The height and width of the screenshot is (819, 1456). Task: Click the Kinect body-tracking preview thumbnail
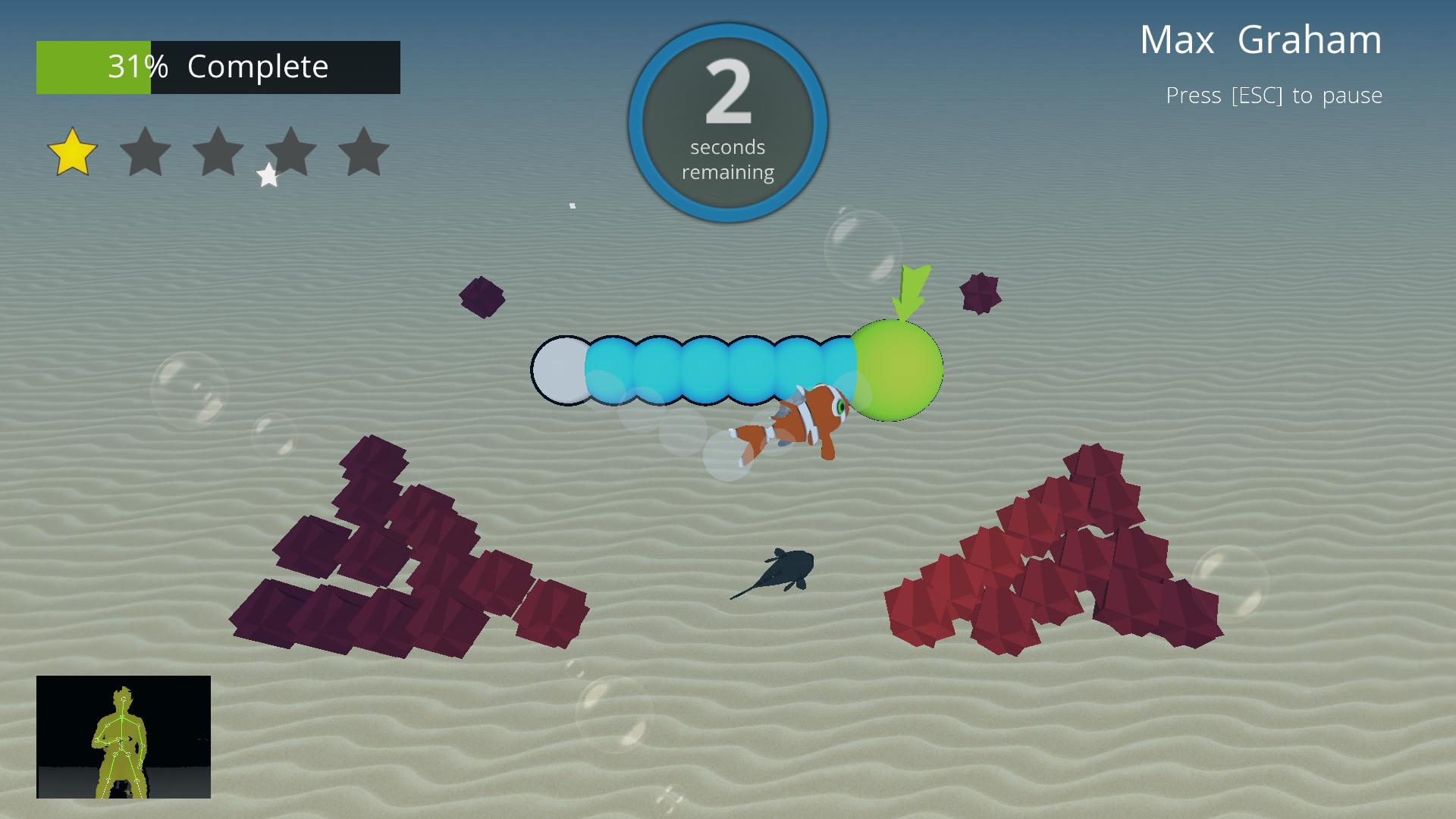(124, 736)
